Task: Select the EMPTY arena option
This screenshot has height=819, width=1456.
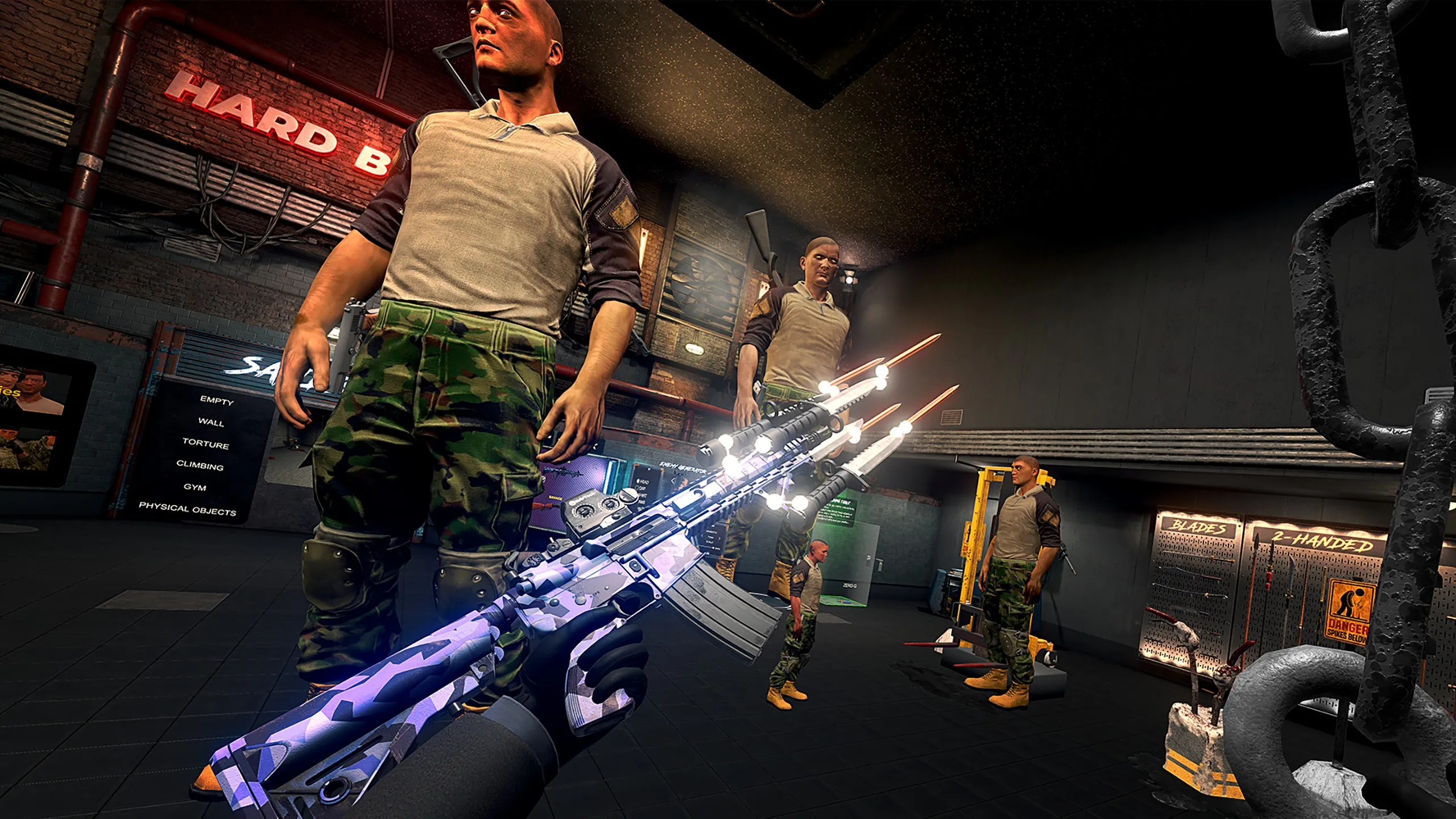Action: click(x=217, y=400)
